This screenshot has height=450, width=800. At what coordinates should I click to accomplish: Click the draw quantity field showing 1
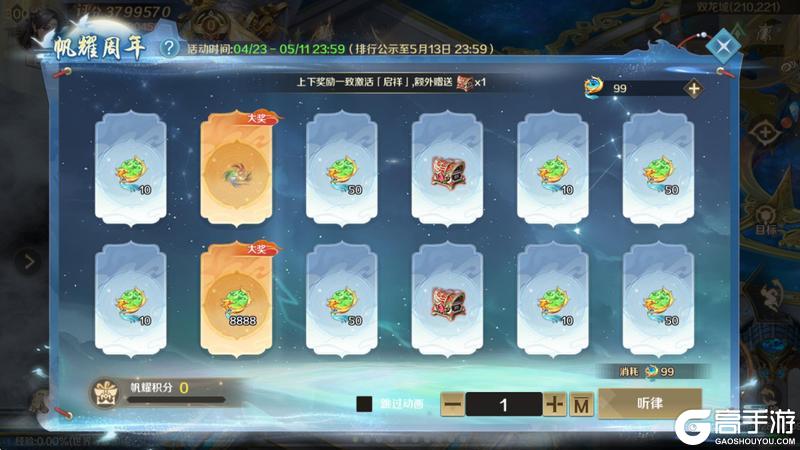click(x=504, y=404)
